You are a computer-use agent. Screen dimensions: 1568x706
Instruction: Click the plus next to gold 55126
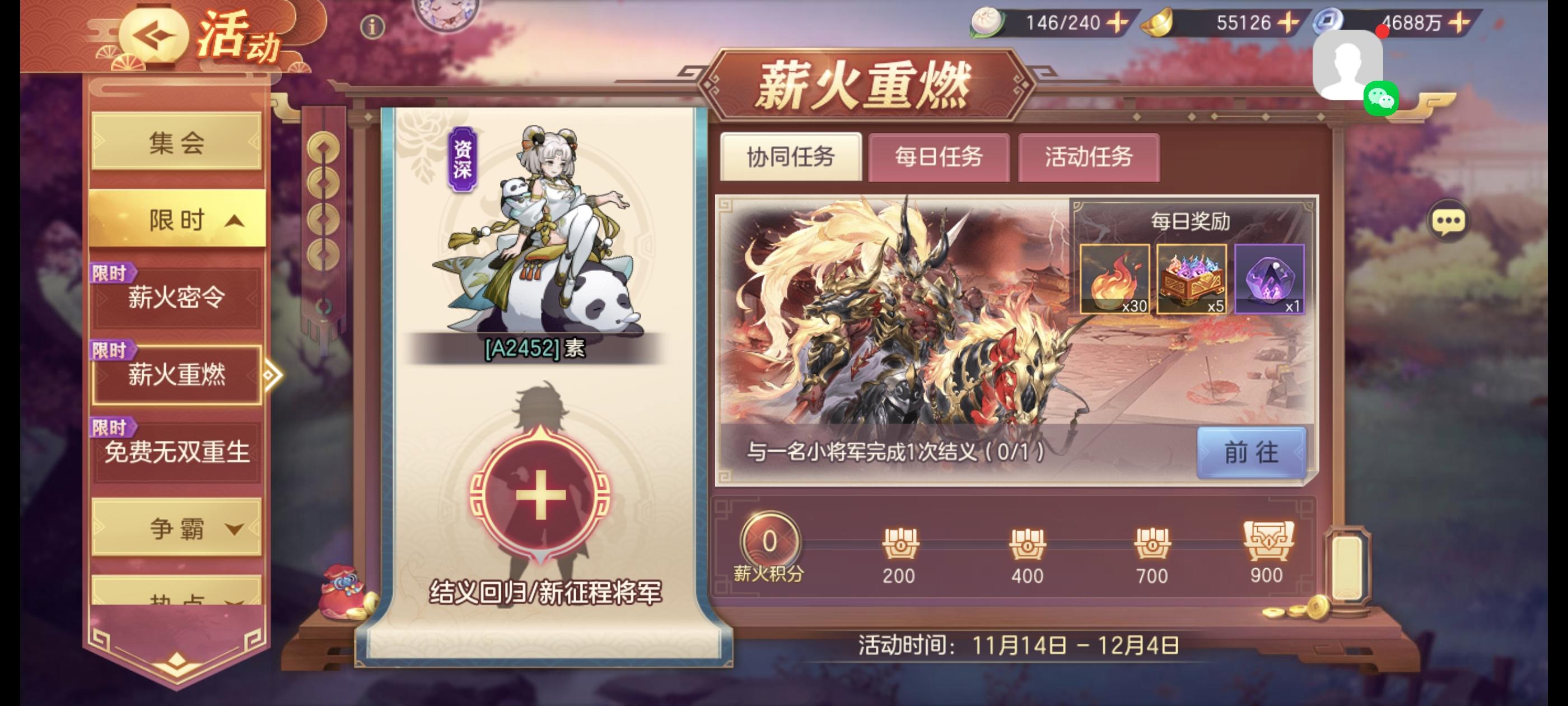(x=1295, y=24)
